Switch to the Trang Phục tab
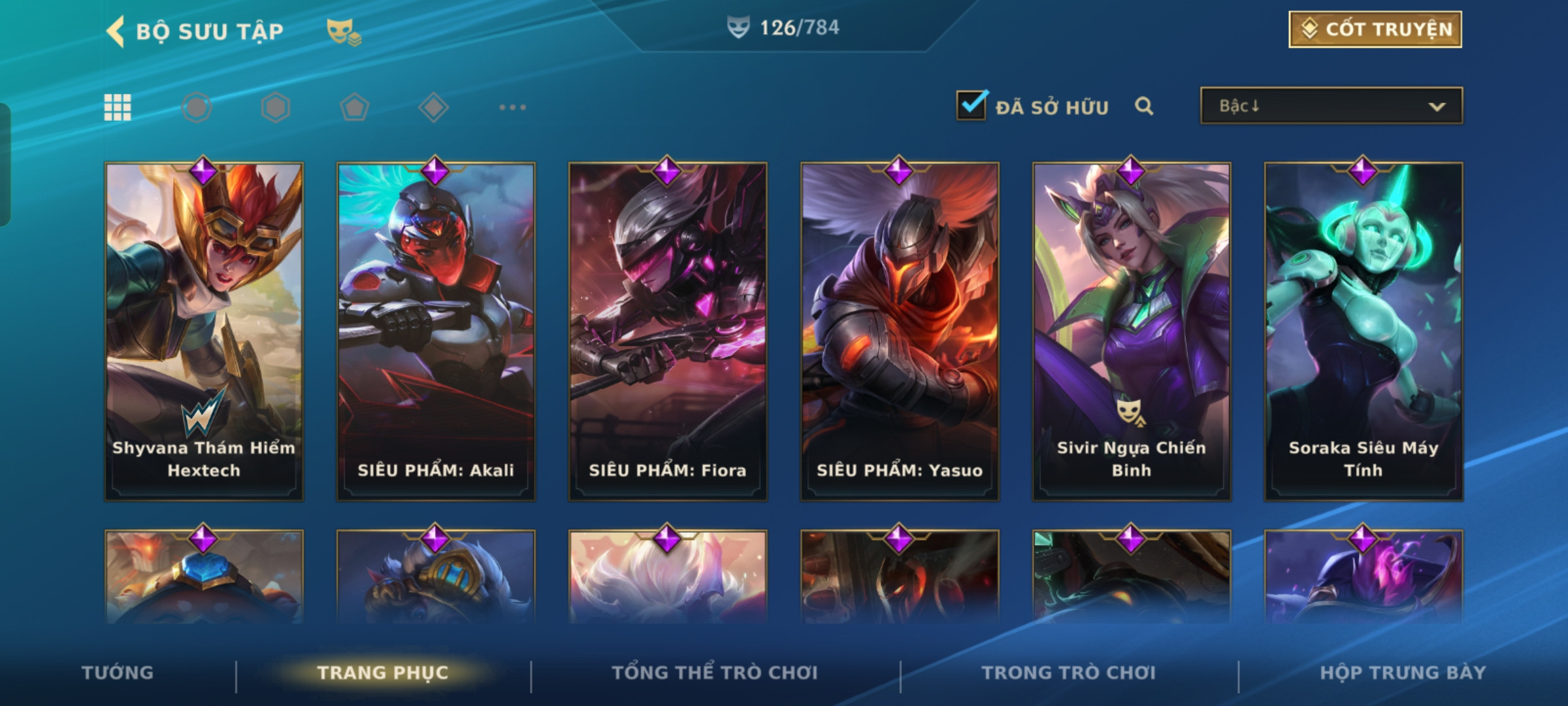Viewport: 1568px width, 706px height. point(383,673)
